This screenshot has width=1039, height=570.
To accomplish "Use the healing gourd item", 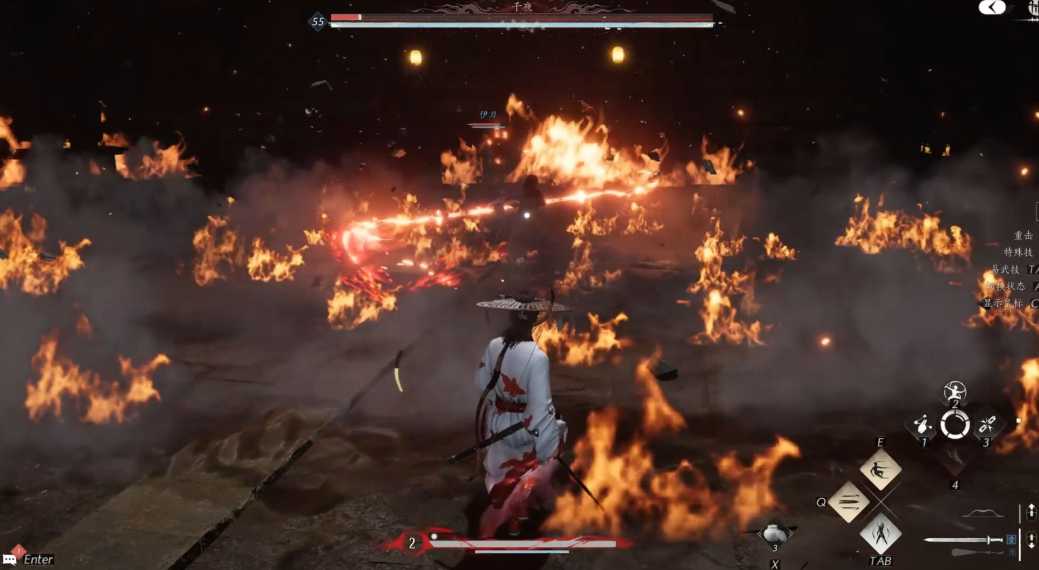I will click(773, 533).
